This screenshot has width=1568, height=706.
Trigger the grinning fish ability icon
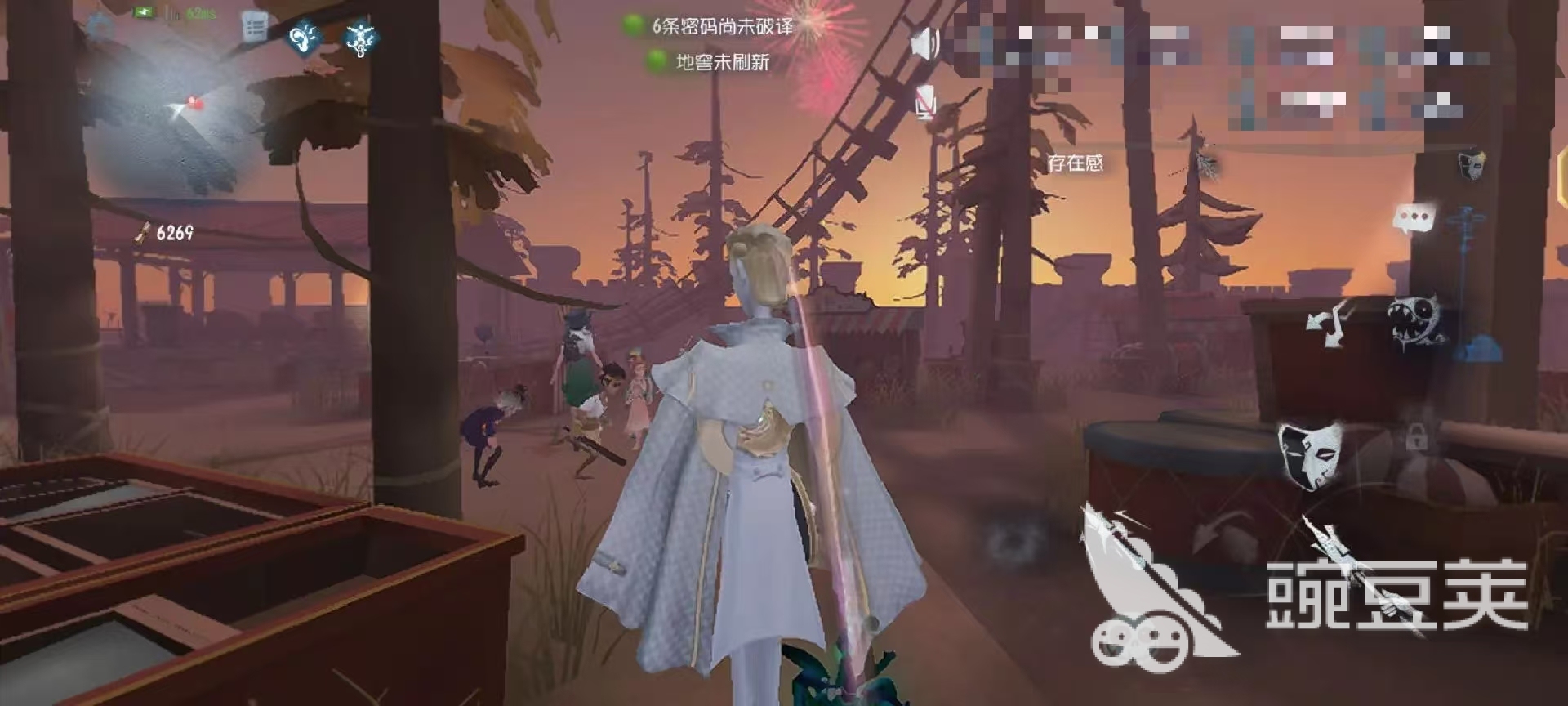1416,321
